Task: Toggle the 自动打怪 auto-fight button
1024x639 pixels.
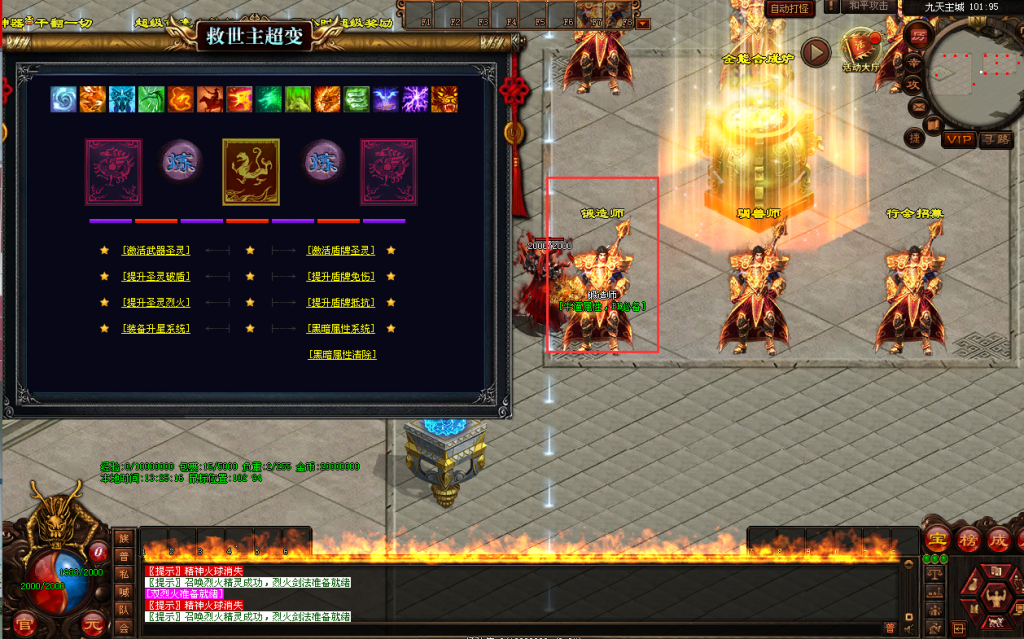Action: pos(789,8)
